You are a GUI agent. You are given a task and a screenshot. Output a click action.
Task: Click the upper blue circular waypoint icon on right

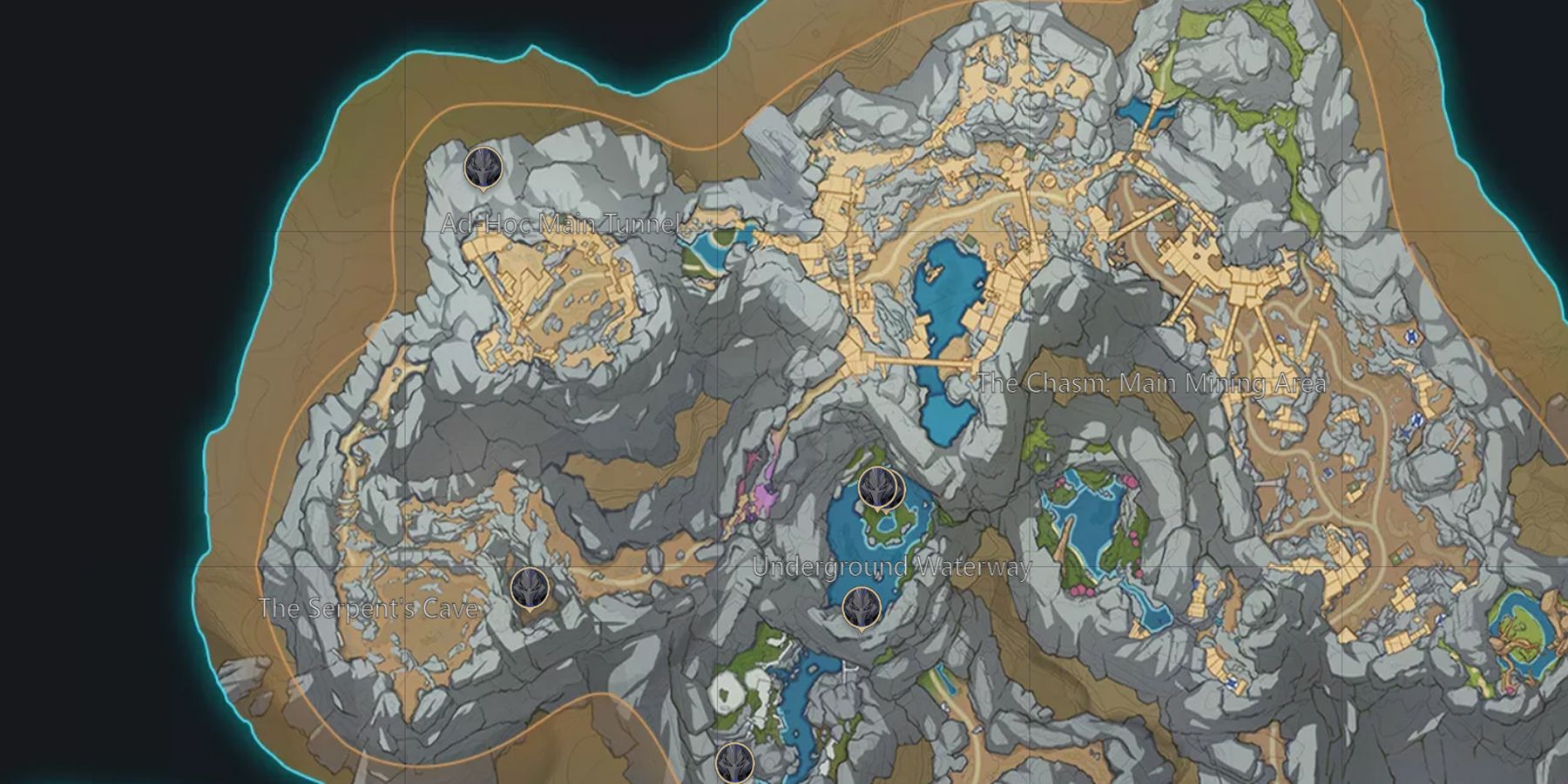tap(1410, 335)
